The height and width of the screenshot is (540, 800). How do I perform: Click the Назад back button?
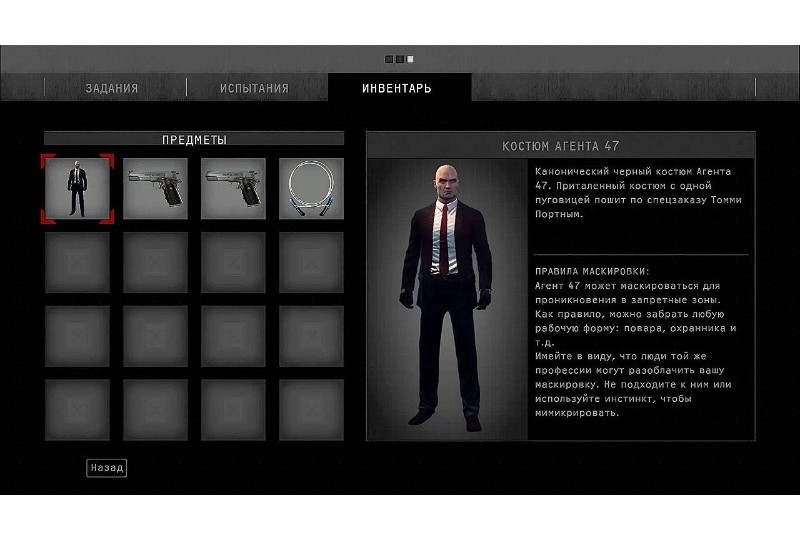click(106, 467)
